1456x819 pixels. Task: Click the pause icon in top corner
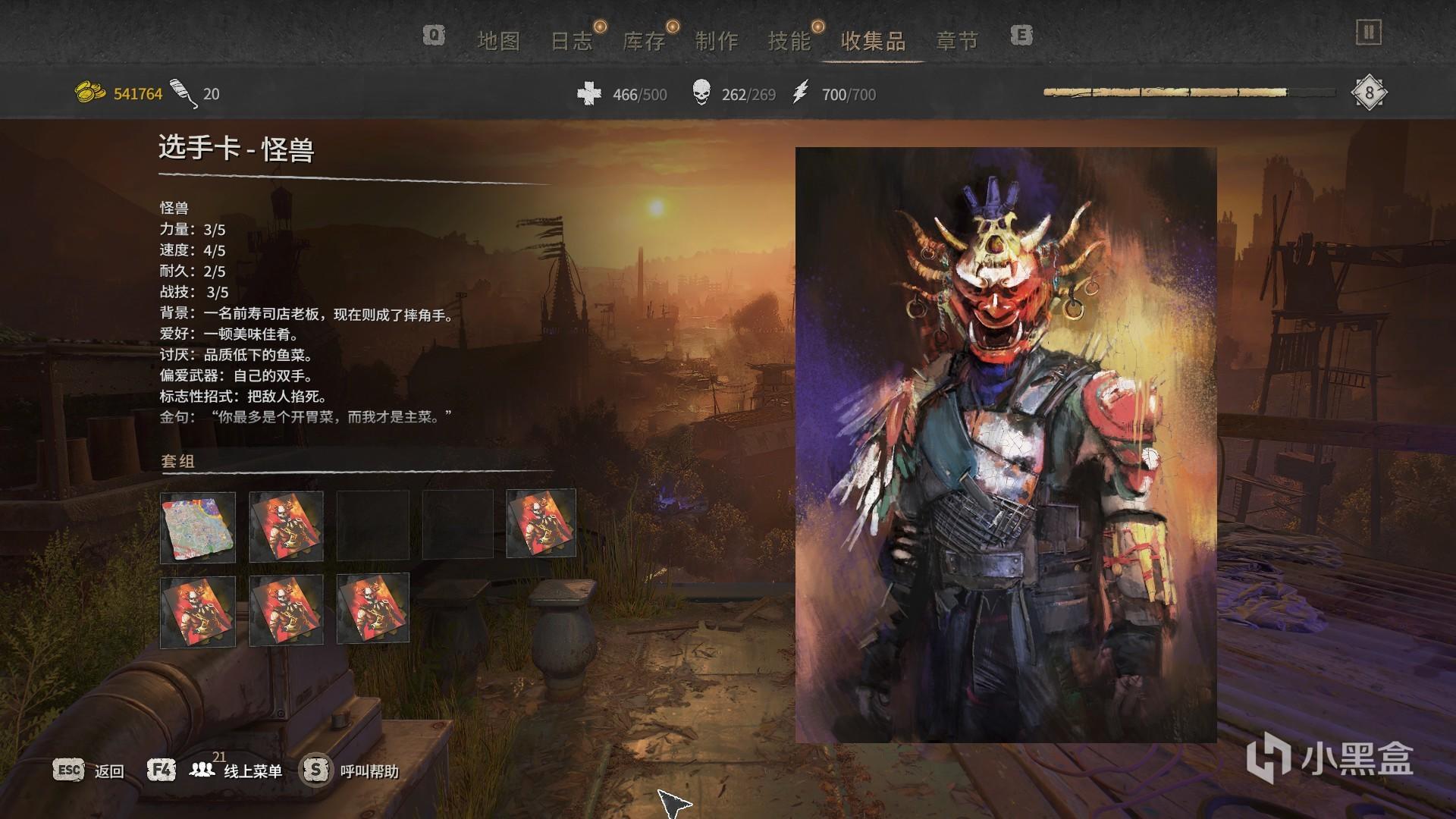[1368, 33]
